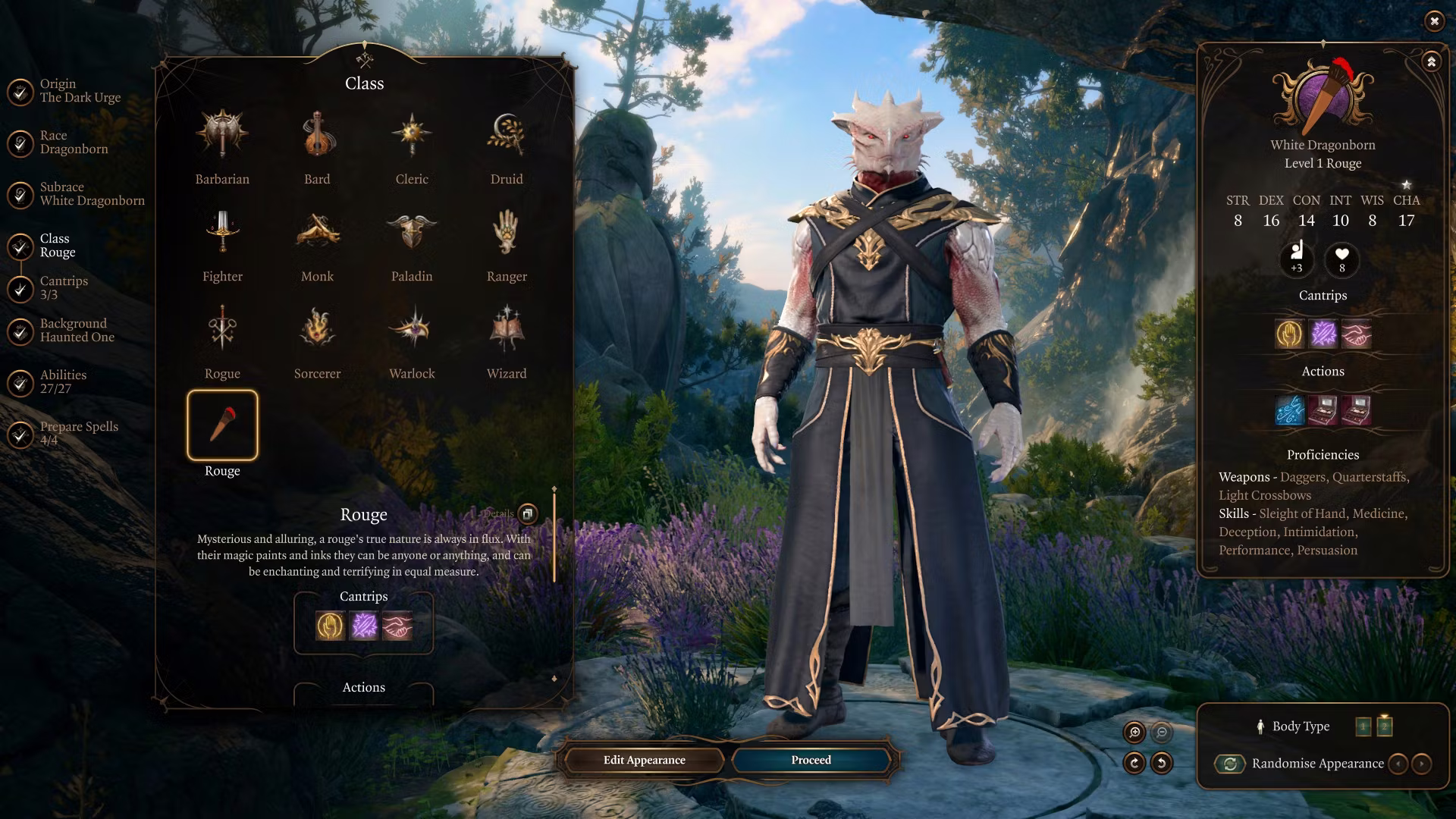The height and width of the screenshot is (819, 1456).
Task: Select the Druid class
Action: coord(507,135)
